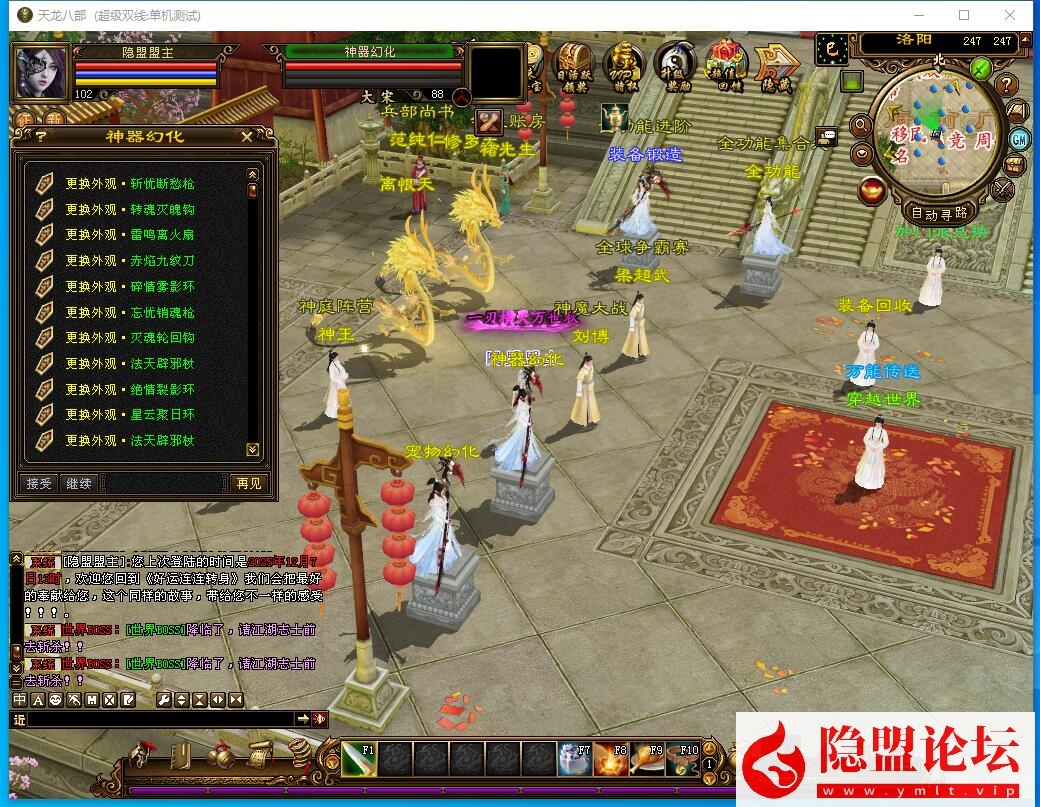Activate 自动寻路 auto-pathfinding button

[x=939, y=213]
